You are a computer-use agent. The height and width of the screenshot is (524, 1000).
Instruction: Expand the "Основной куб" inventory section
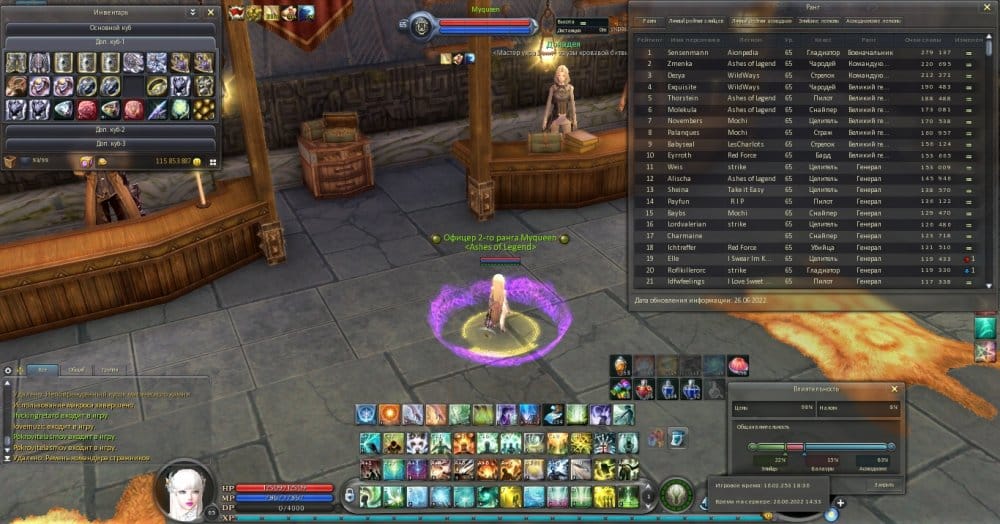(110, 29)
